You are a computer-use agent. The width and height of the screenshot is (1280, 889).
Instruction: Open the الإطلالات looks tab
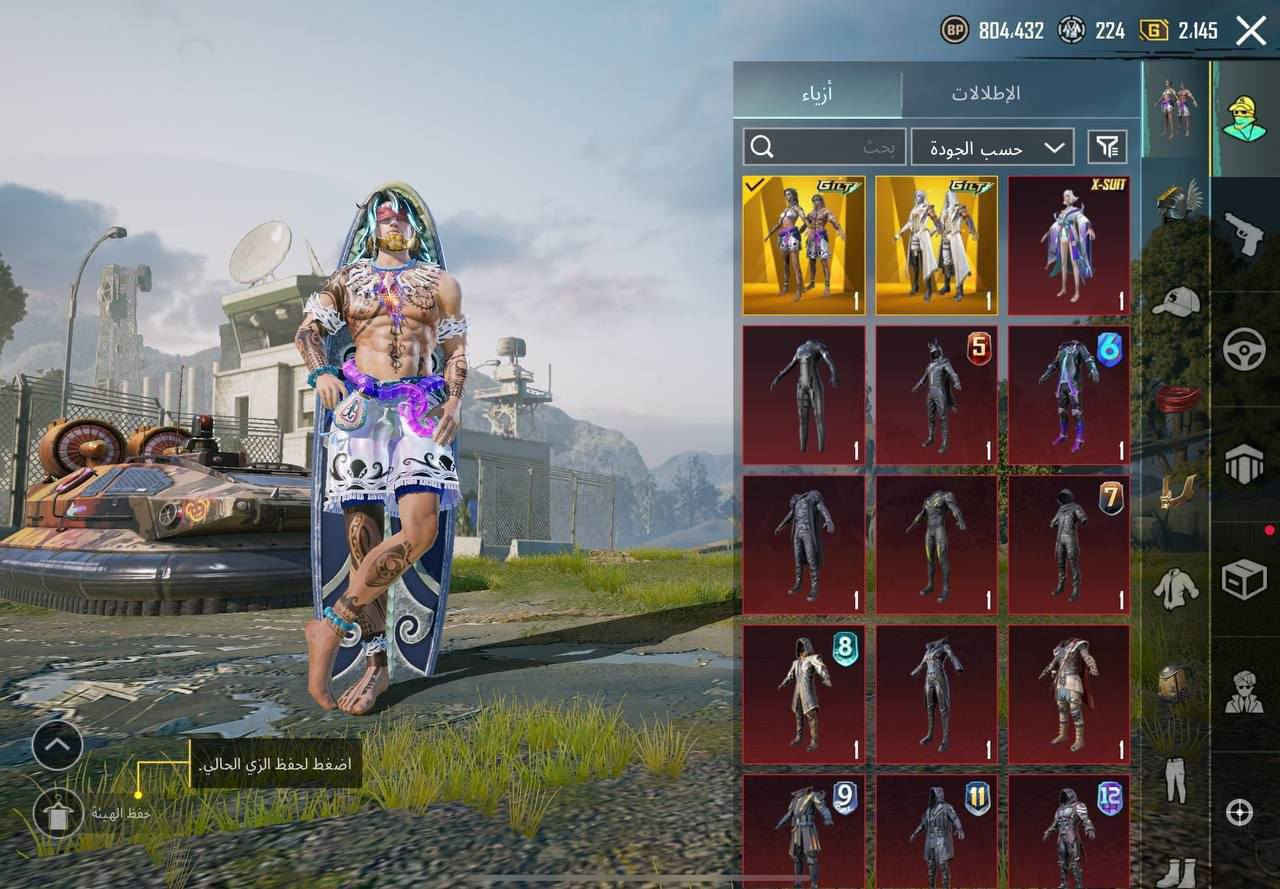point(985,93)
